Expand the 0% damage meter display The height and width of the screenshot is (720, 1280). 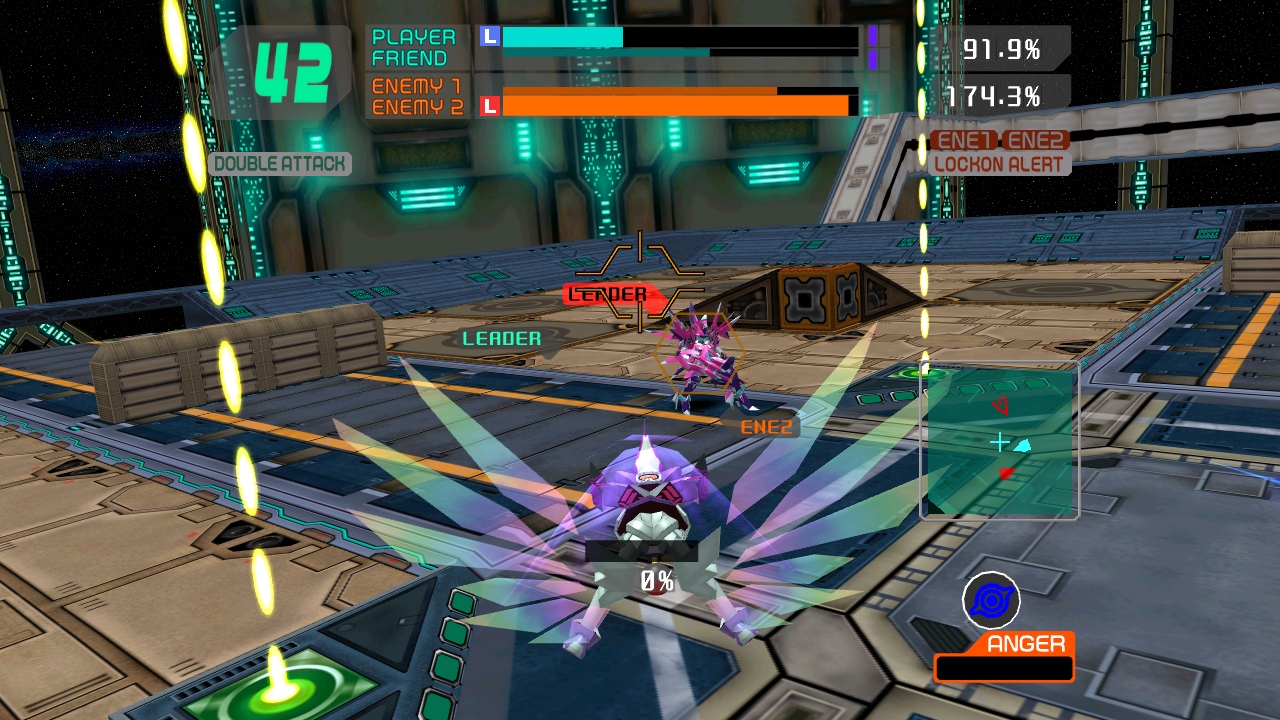click(x=655, y=577)
